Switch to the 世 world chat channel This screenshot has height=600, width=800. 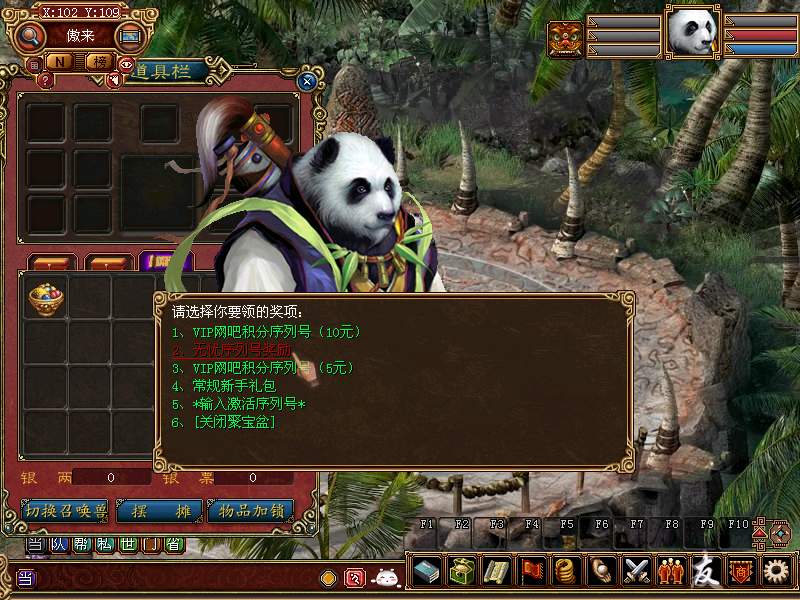click(129, 544)
